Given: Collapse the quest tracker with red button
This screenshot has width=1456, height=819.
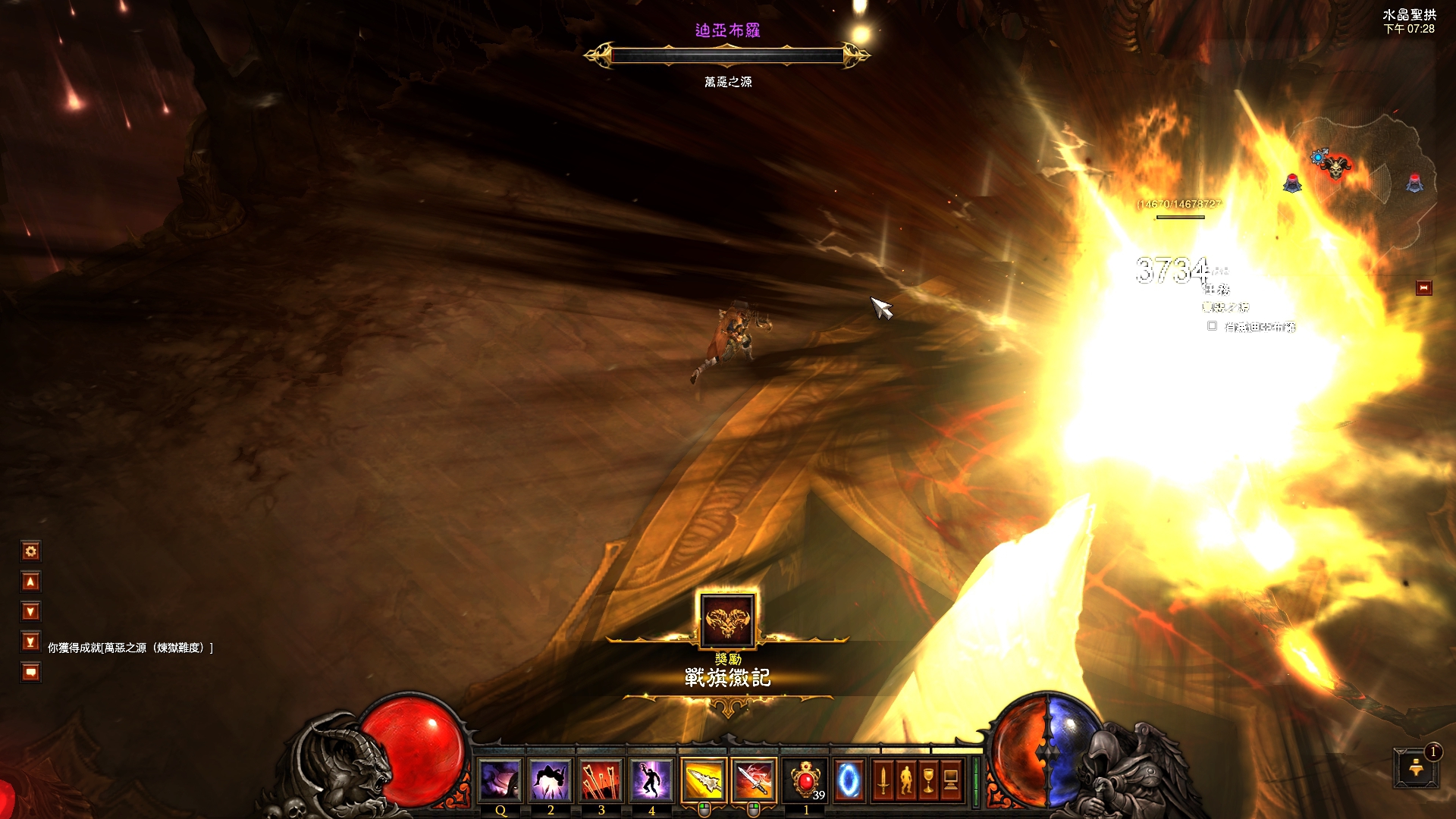Looking at the screenshot, I should (1423, 288).
